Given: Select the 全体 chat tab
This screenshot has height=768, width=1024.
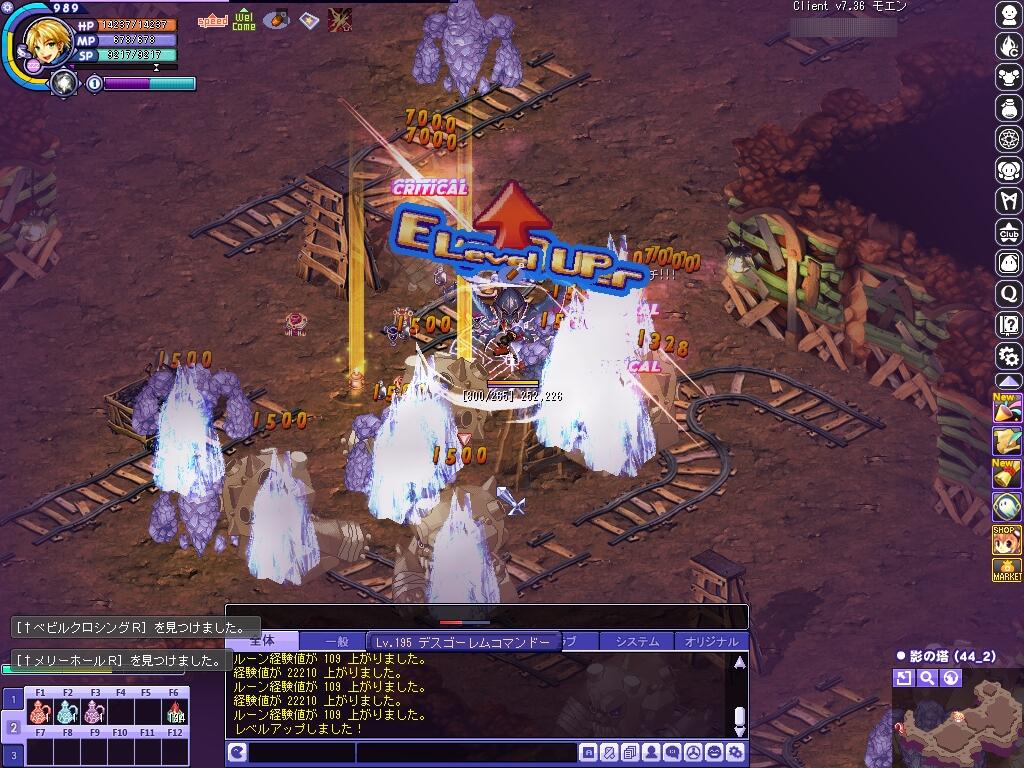Looking at the screenshot, I should pos(262,641).
